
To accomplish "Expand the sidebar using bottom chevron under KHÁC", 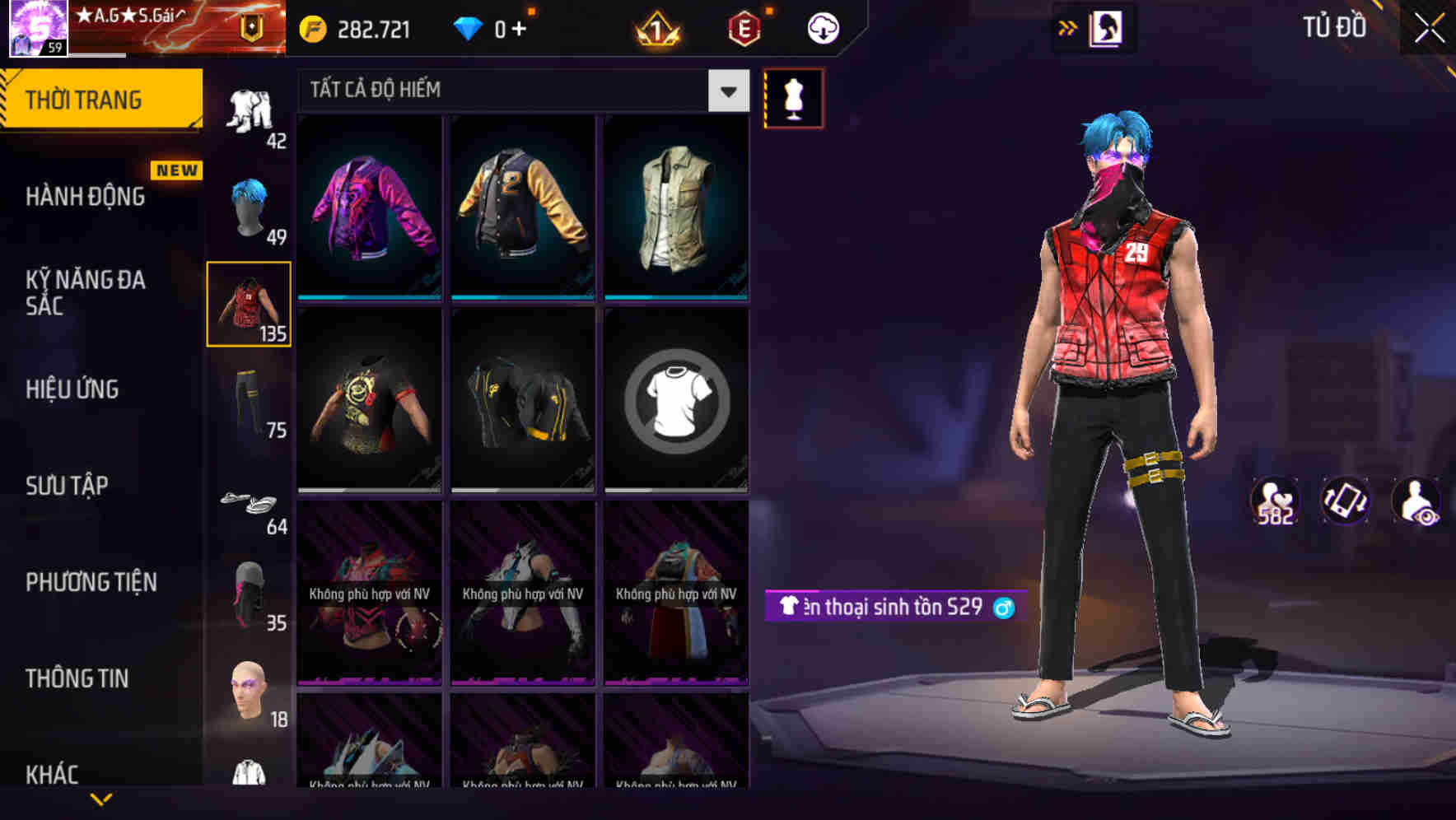I will pos(100,800).
